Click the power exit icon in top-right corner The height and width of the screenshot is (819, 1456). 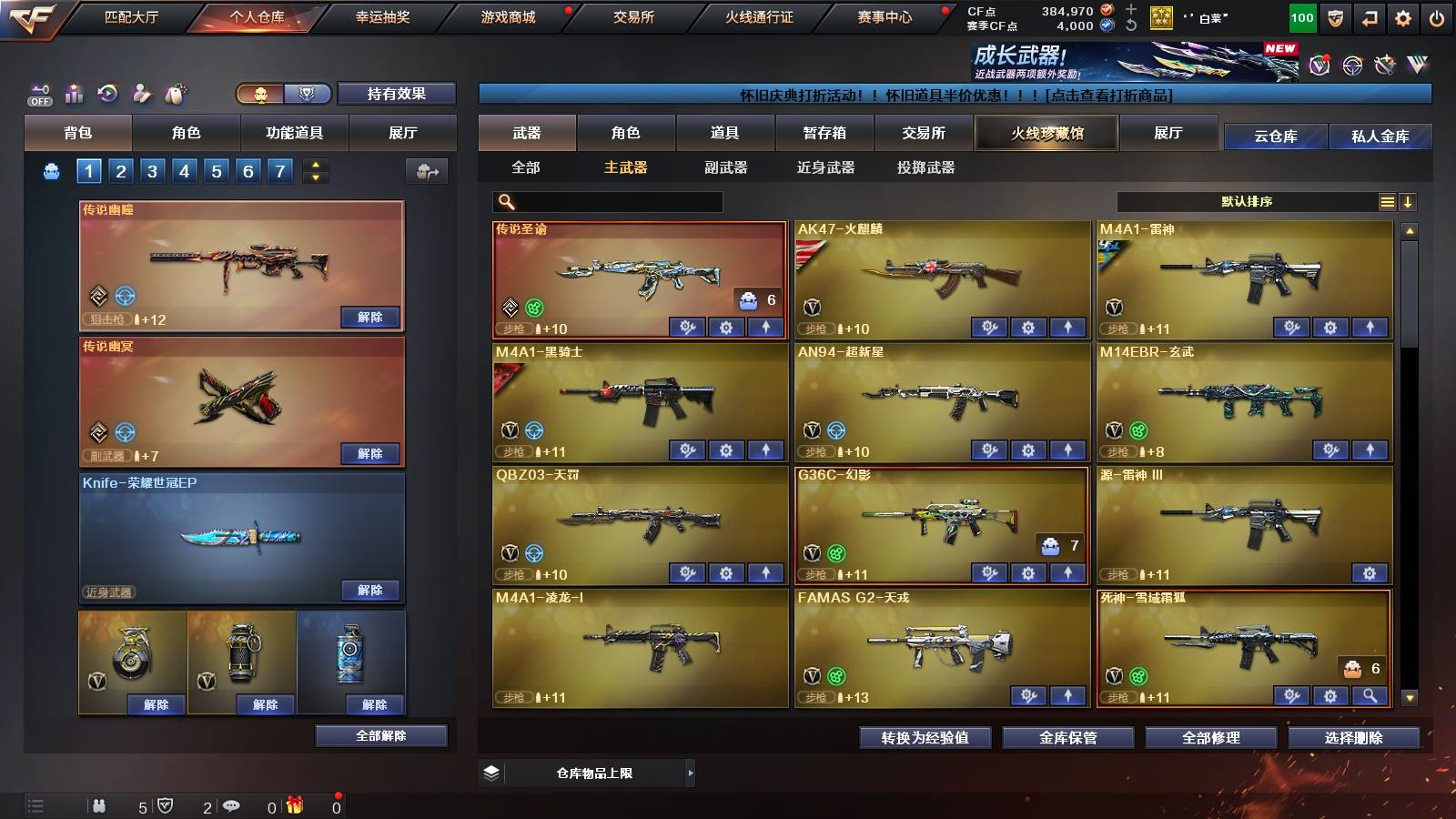click(x=1436, y=16)
